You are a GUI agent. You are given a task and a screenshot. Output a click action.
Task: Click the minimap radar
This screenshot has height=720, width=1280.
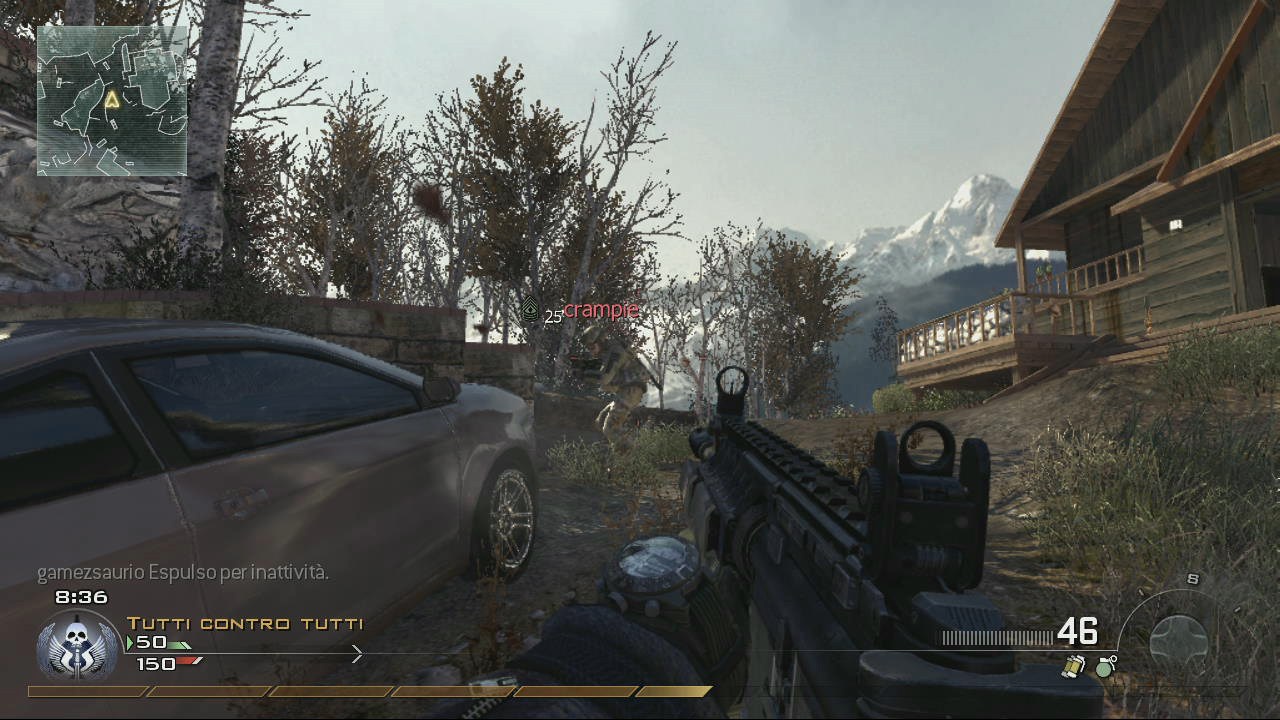[x=112, y=100]
